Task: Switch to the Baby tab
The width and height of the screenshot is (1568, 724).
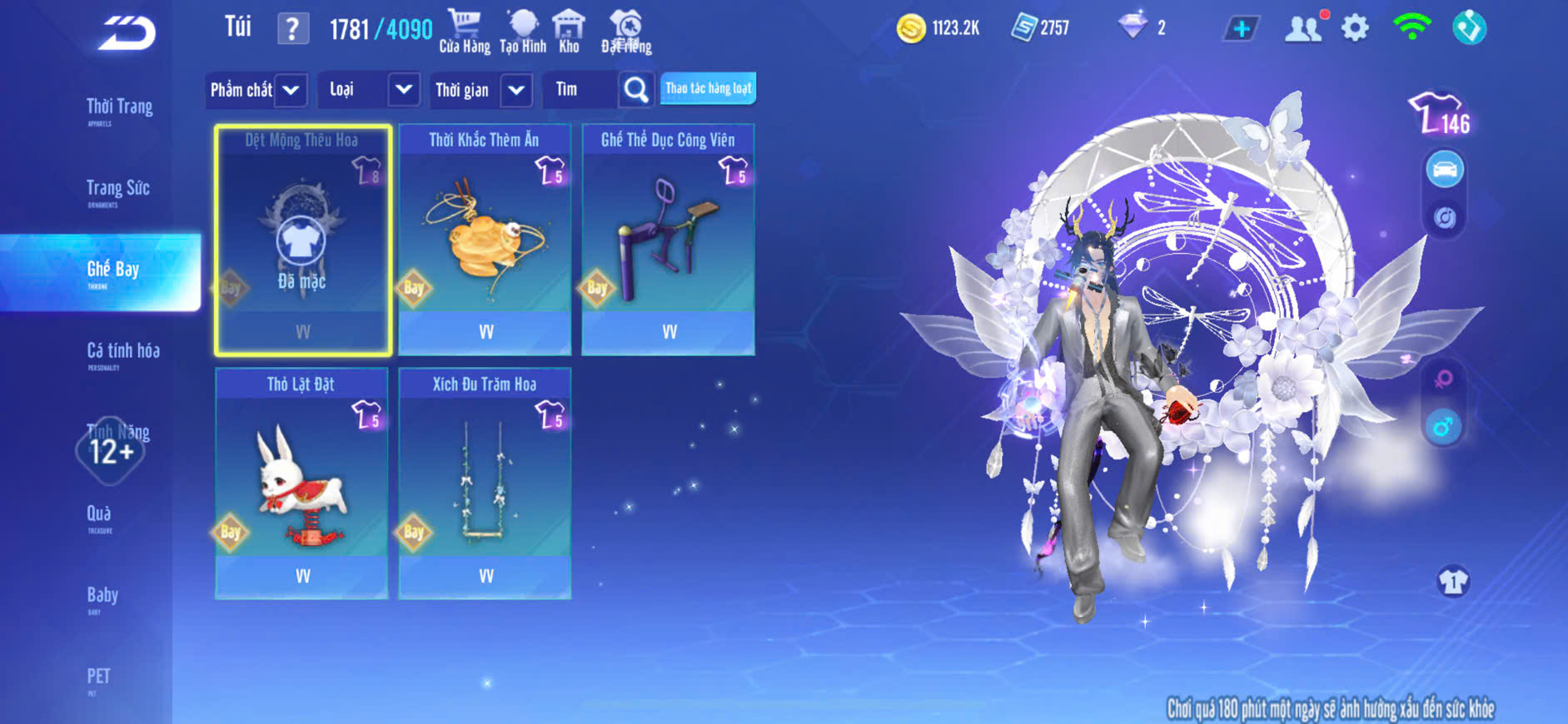Action: coord(102,597)
